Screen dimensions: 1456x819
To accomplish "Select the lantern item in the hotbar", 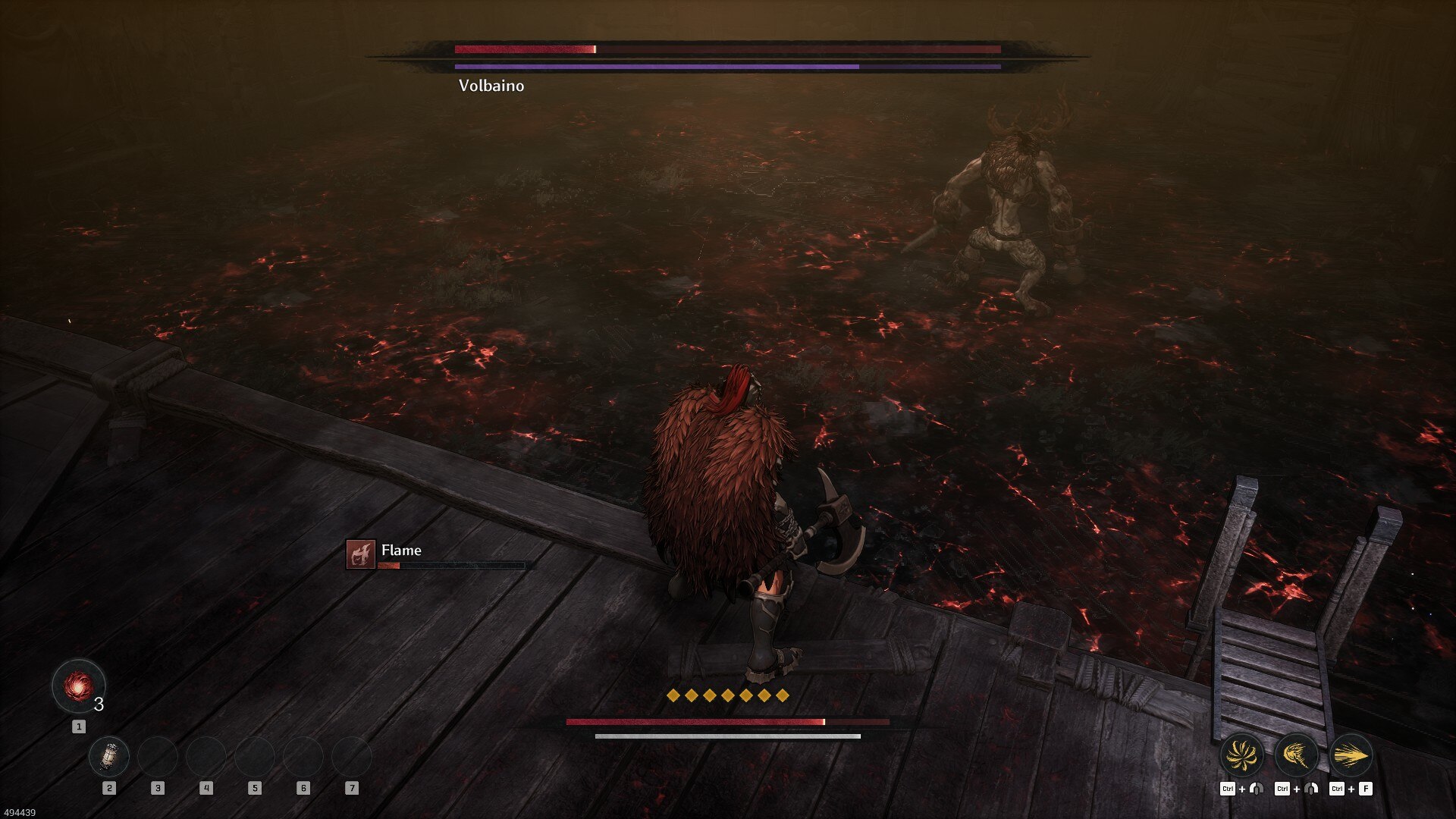I will pos(109,756).
